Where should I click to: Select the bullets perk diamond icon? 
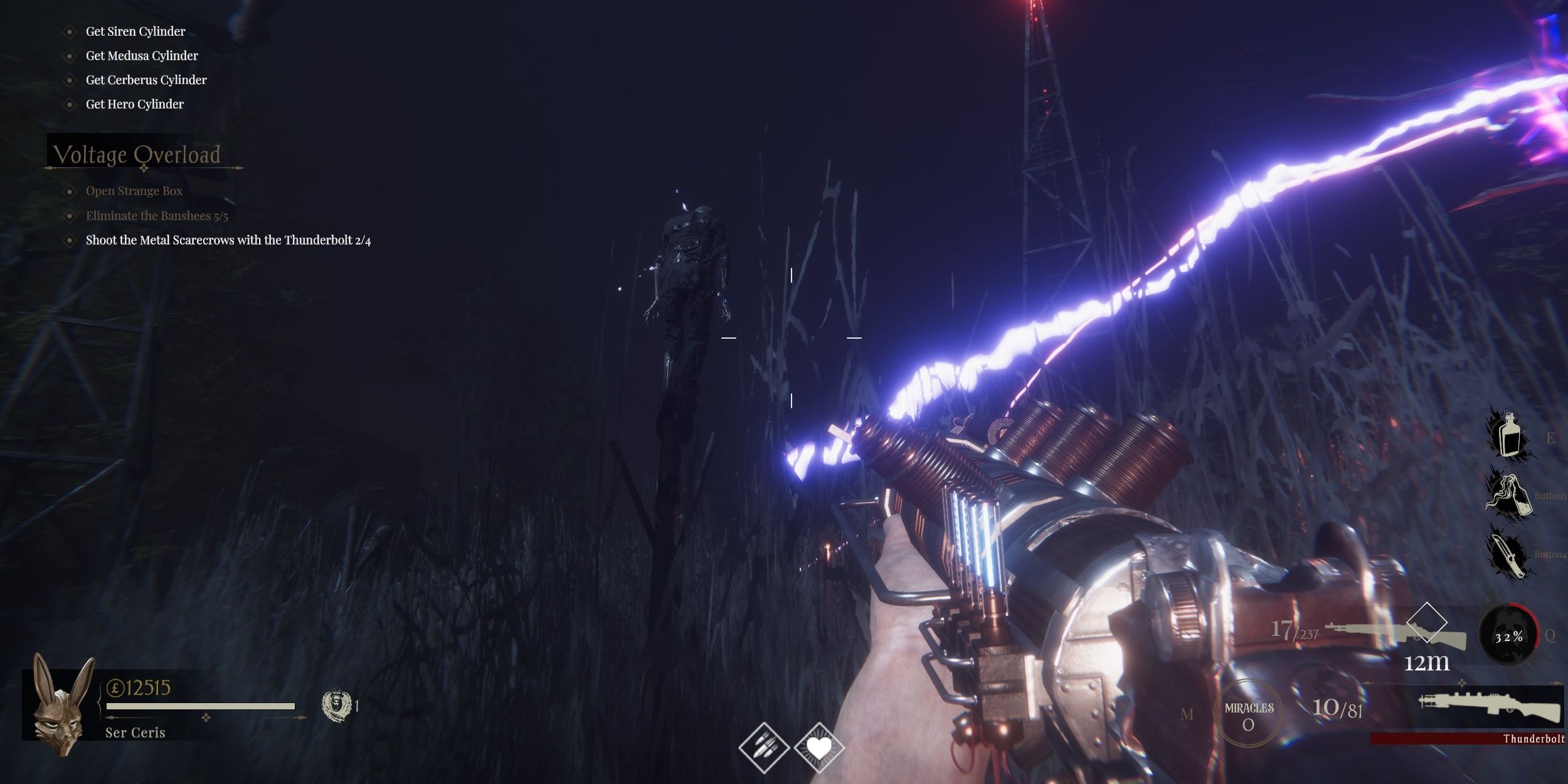pos(763,748)
